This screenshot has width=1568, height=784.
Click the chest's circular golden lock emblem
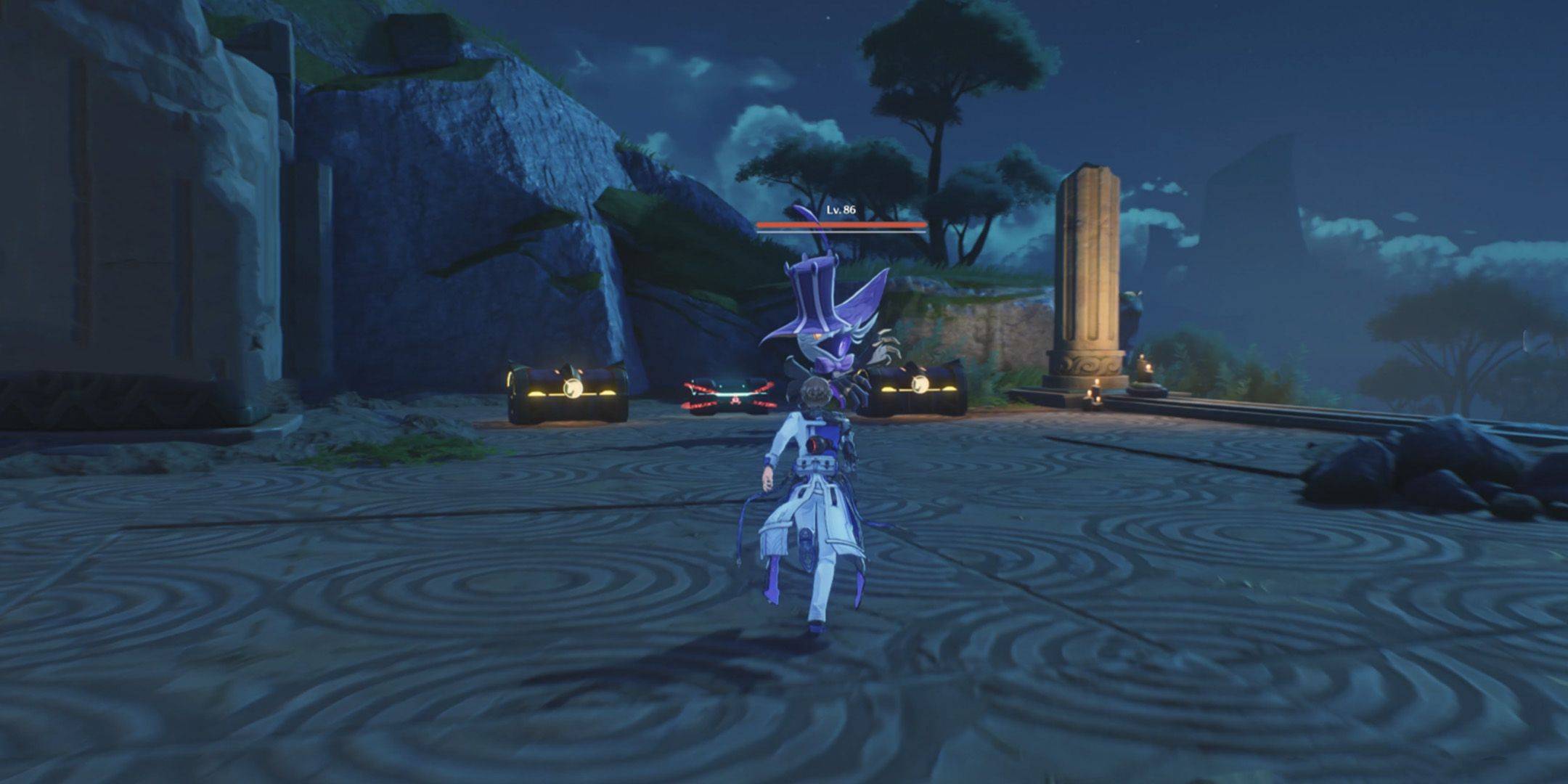pos(573,388)
